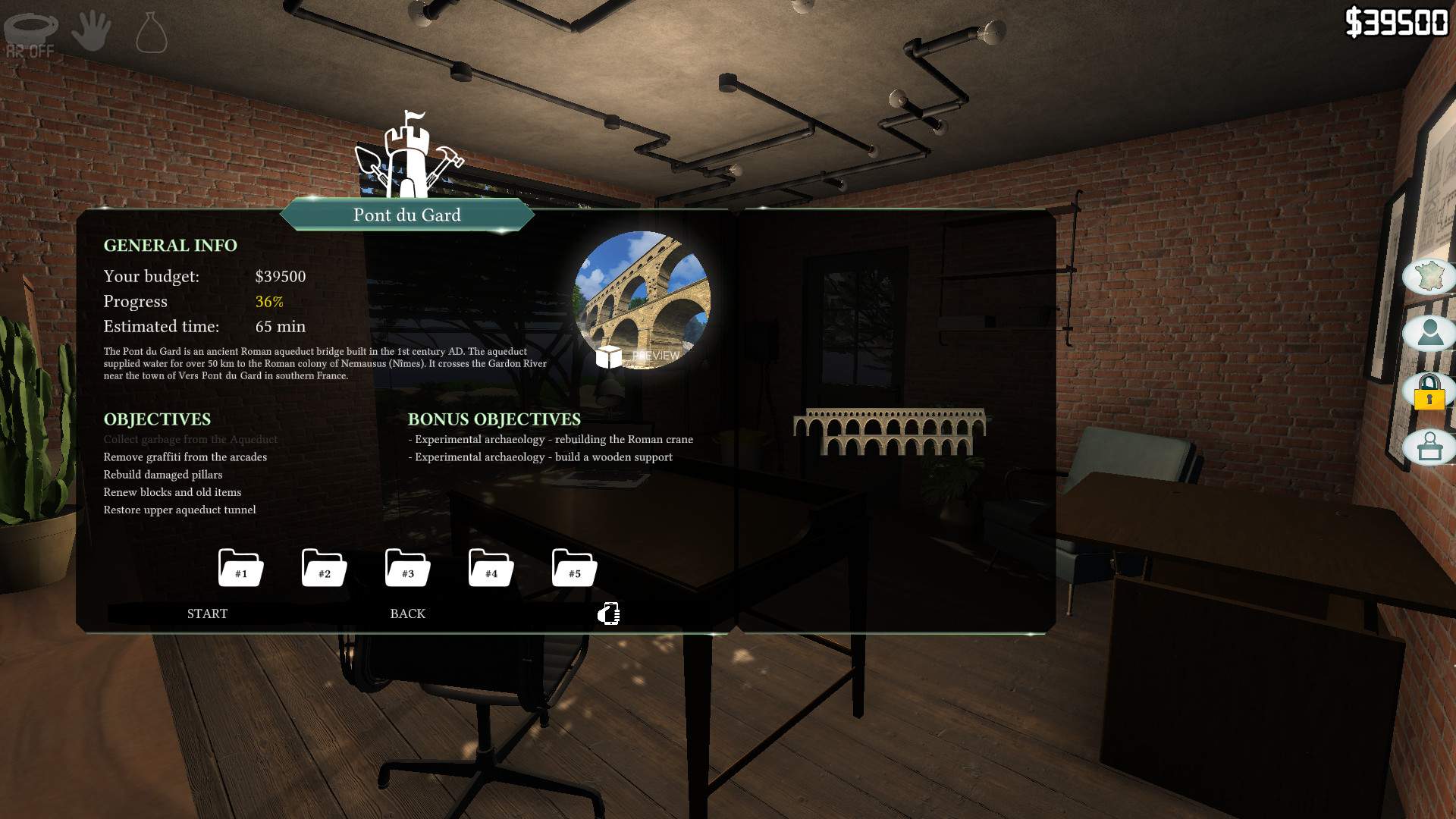Viewport: 1456px width, 819px height.
Task: Click the yellow padlock icon
Action: pos(1429,391)
